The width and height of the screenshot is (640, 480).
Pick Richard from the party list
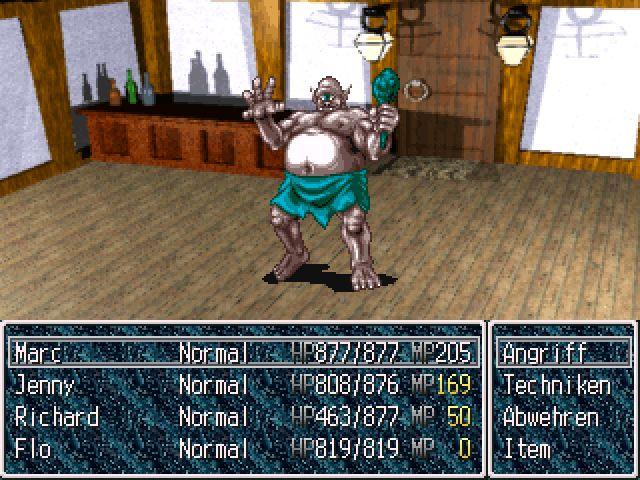(240, 417)
